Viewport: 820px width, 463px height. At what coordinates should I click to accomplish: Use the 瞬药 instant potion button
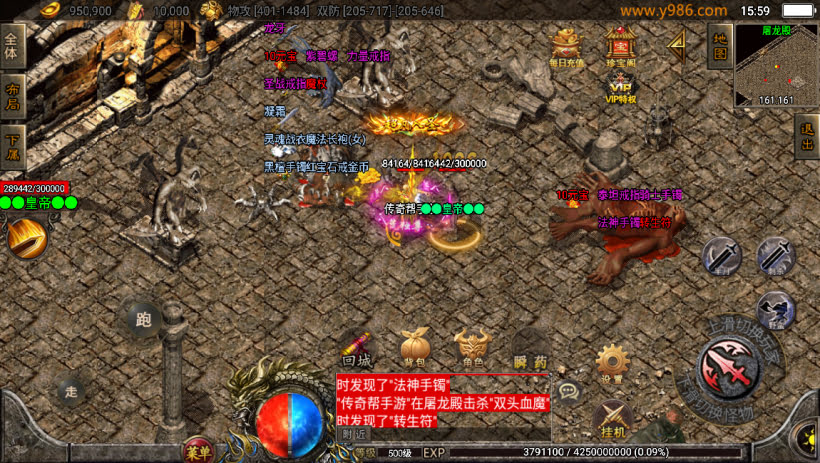pyautogui.click(x=530, y=347)
